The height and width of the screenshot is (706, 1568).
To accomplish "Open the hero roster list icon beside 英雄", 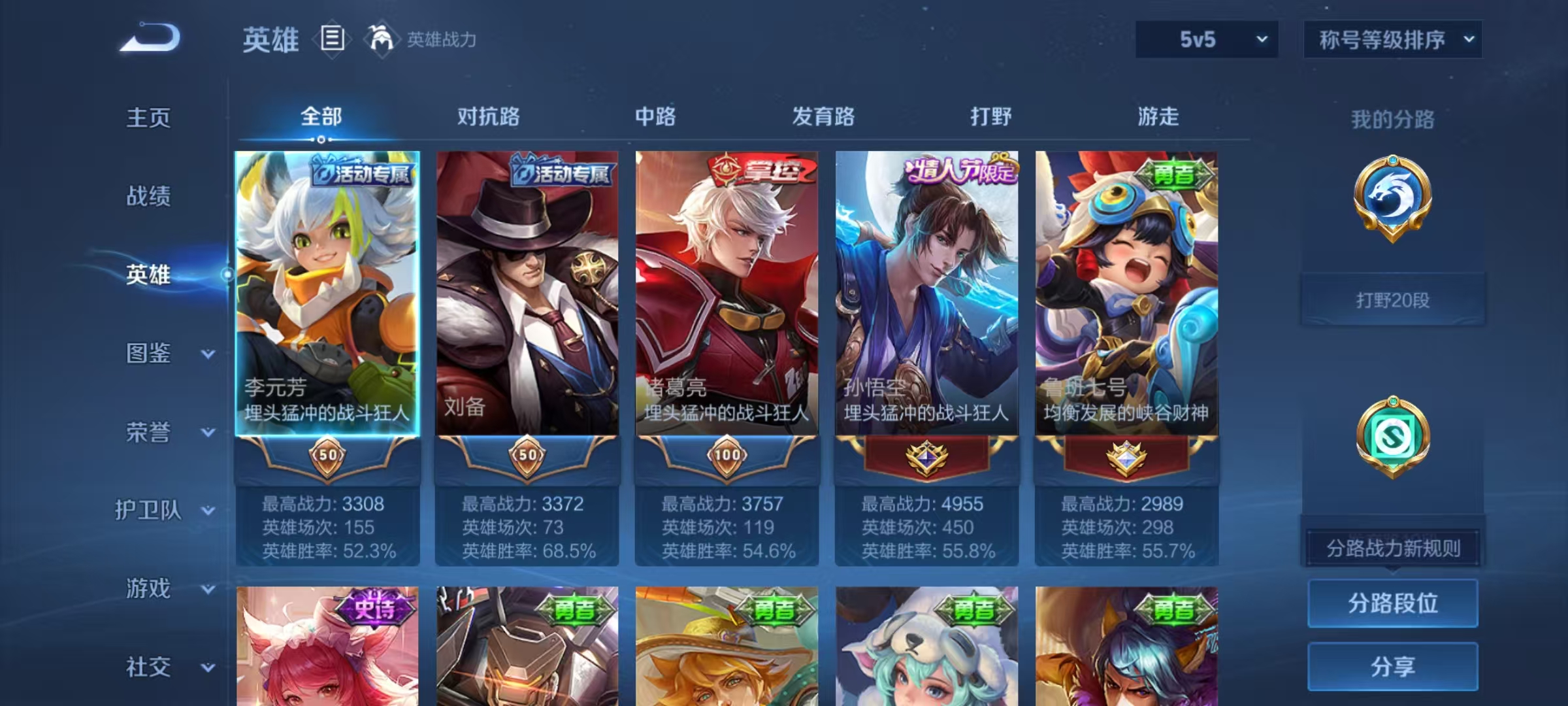I will [331, 39].
